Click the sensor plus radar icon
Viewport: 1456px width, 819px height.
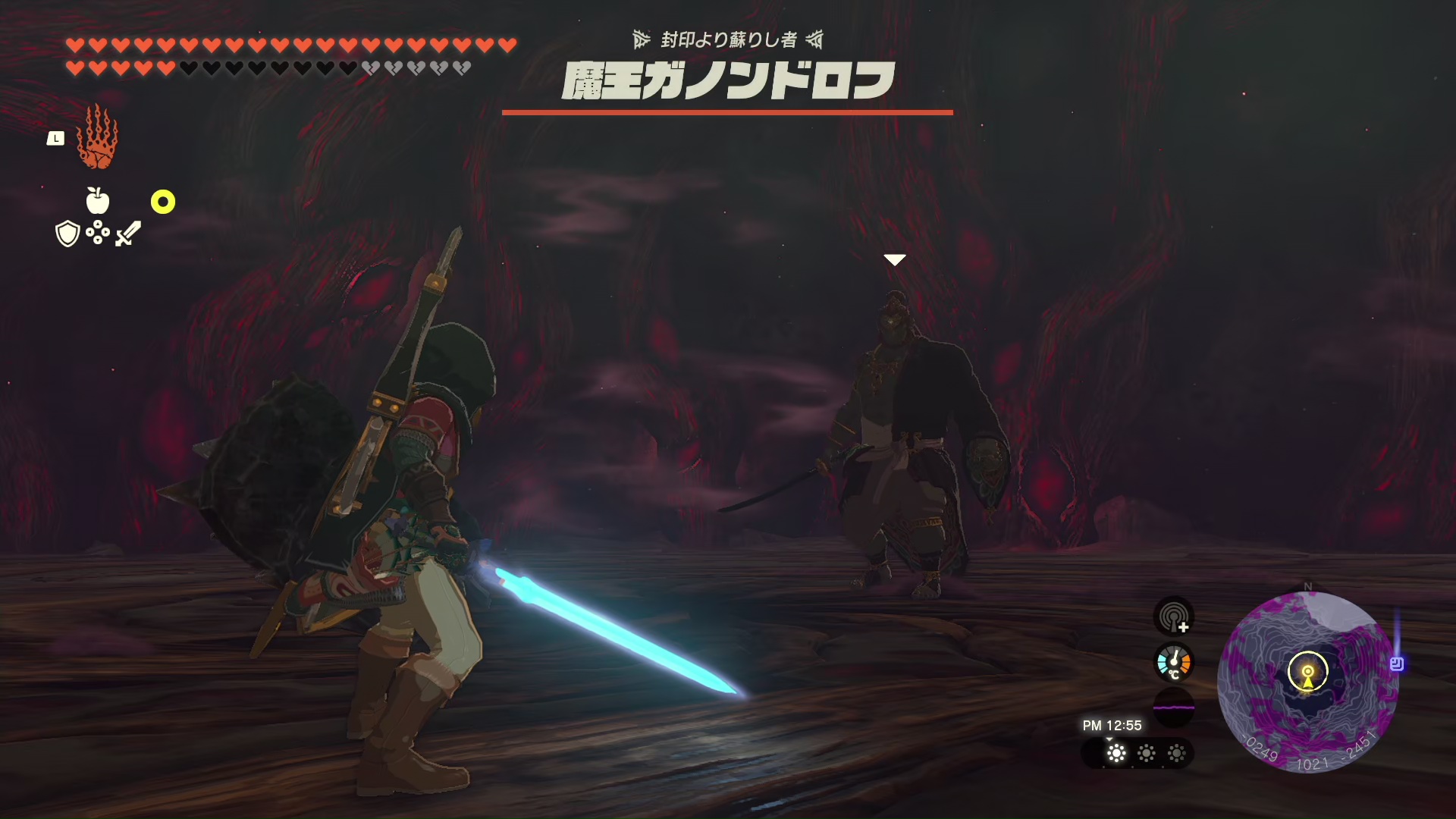[1174, 617]
